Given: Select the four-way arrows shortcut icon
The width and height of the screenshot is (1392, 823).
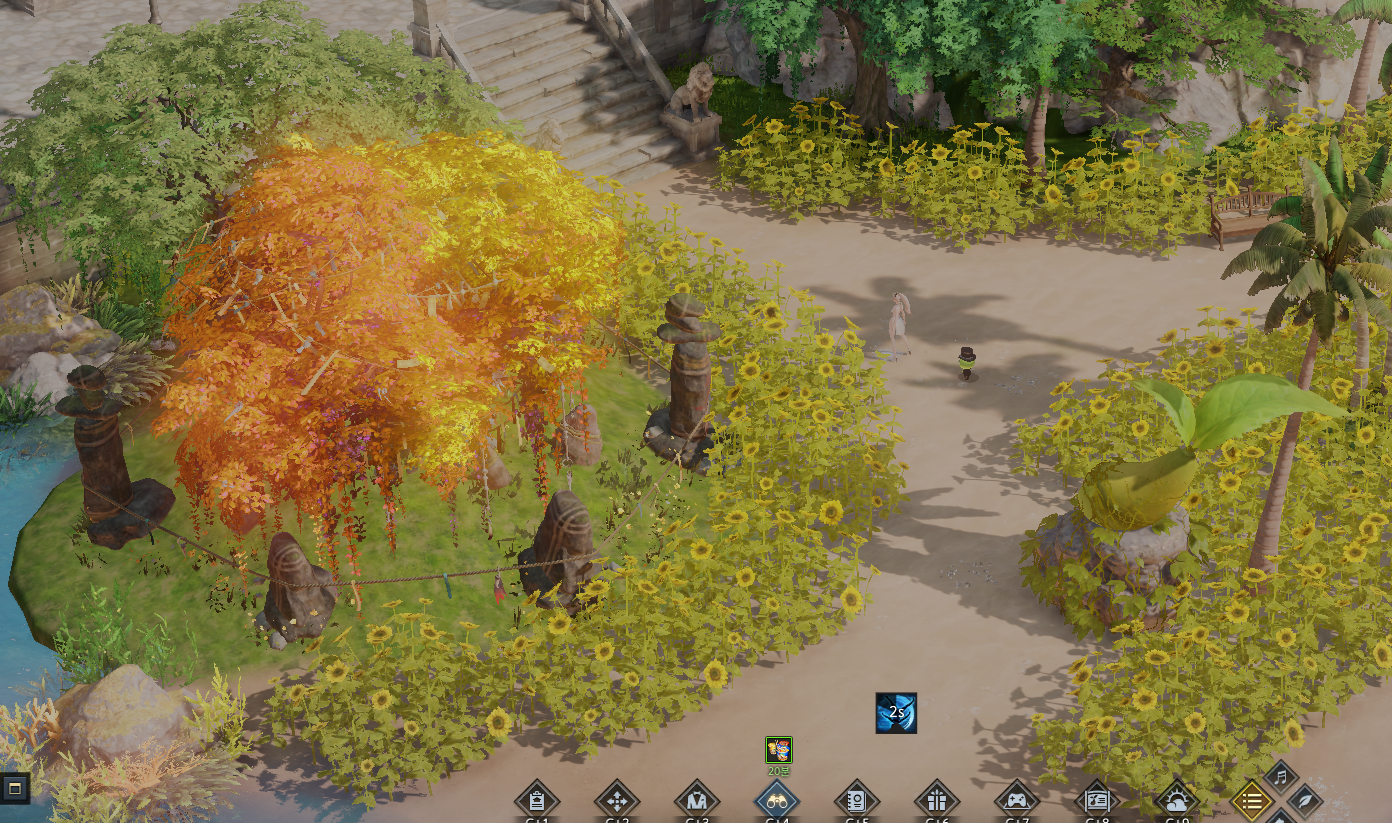Looking at the screenshot, I should 617,801.
